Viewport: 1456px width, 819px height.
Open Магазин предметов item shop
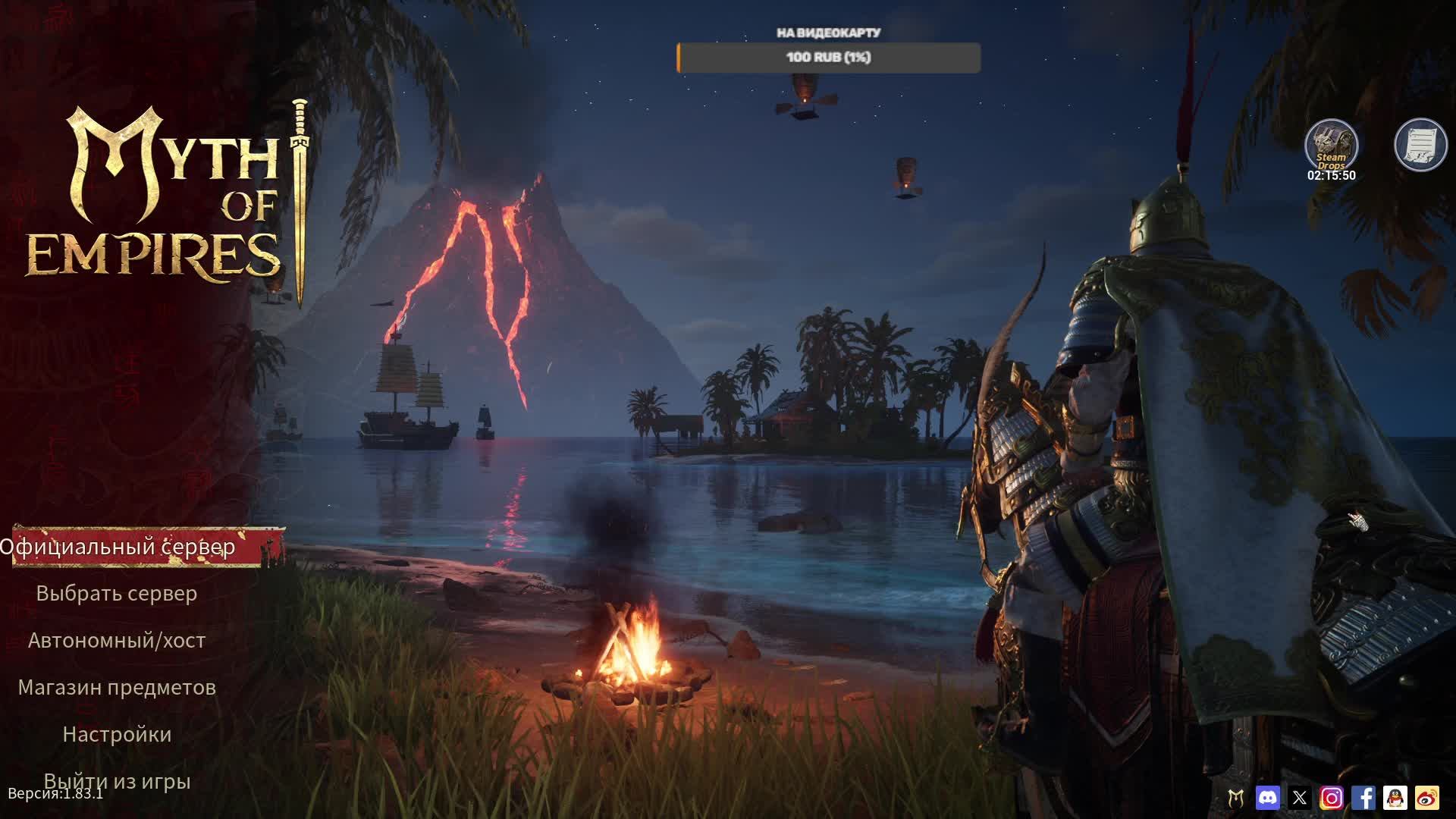pyautogui.click(x=117, y=688)
